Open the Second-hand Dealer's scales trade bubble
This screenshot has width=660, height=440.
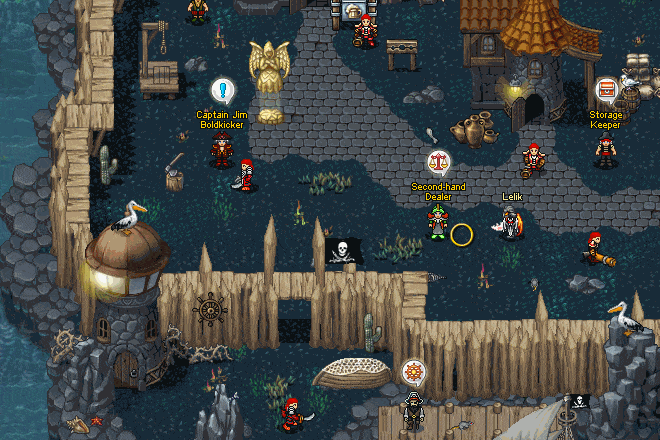(x=438, y=162)
